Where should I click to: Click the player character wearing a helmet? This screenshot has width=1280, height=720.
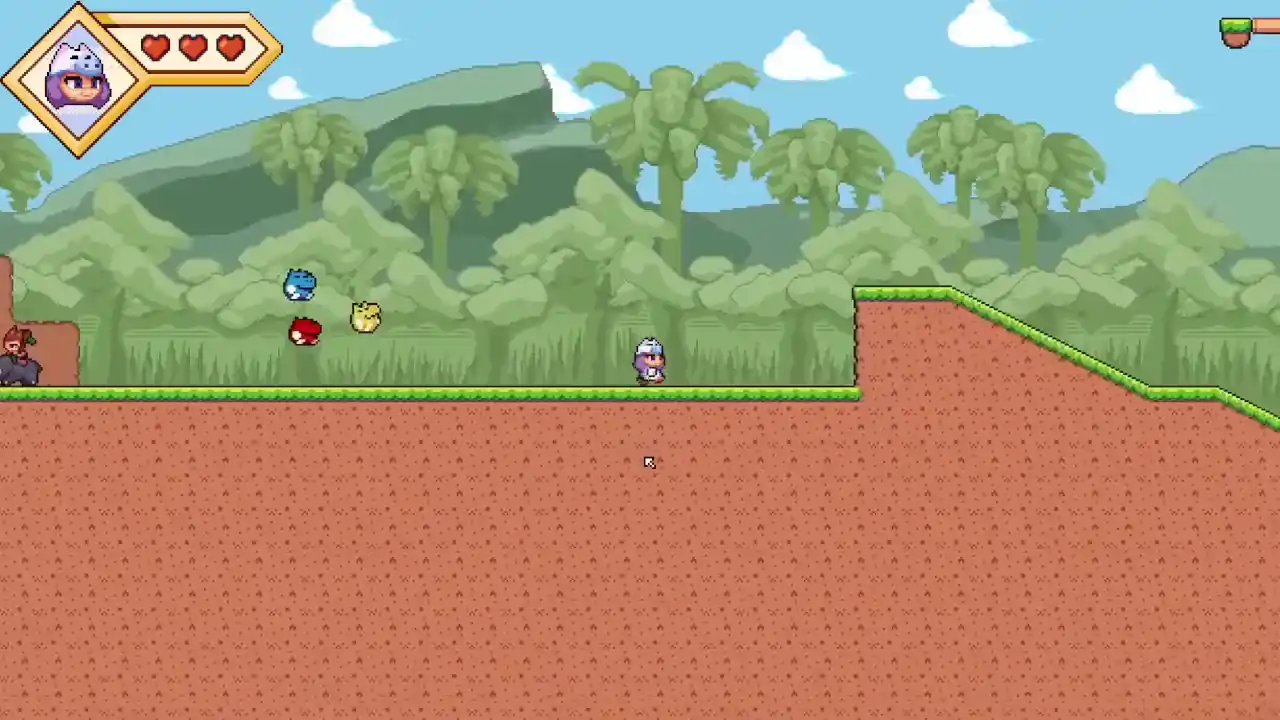648,362
